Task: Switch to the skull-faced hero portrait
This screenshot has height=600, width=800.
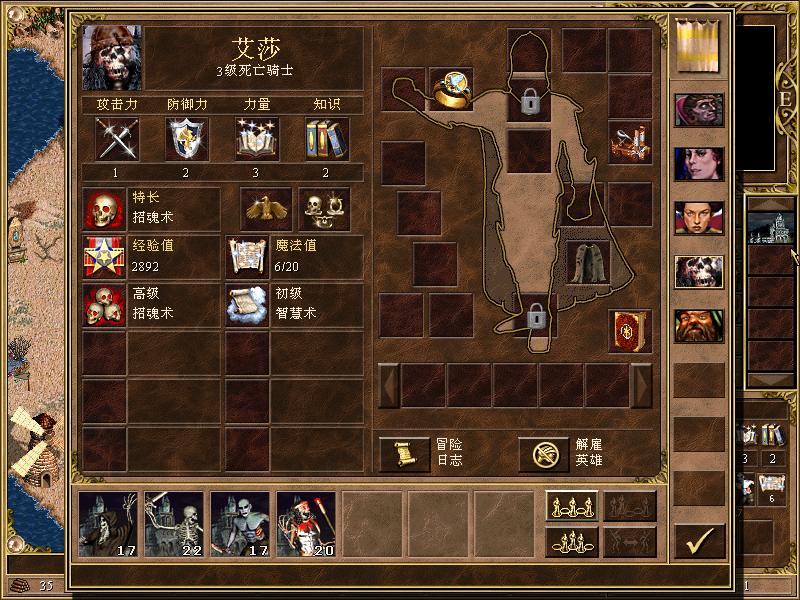Action: (699, 271)
